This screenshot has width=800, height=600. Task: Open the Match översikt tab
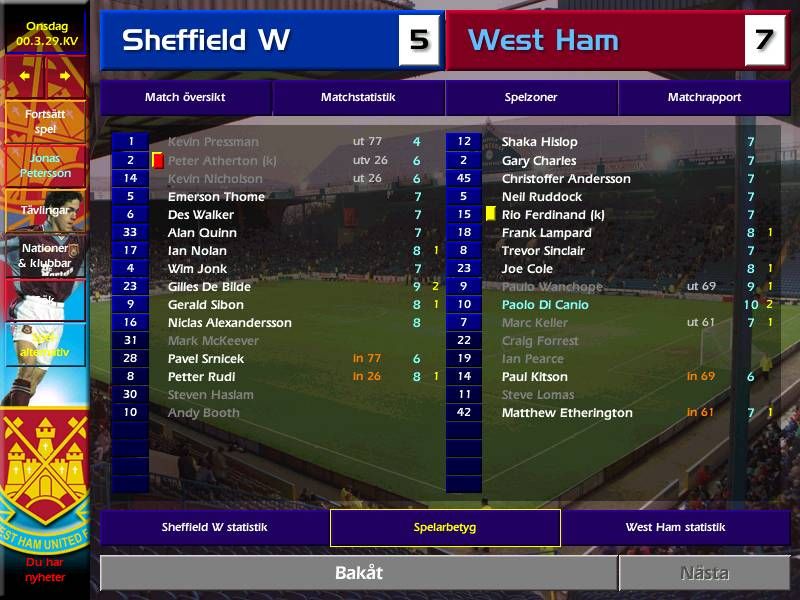point(185,98)
